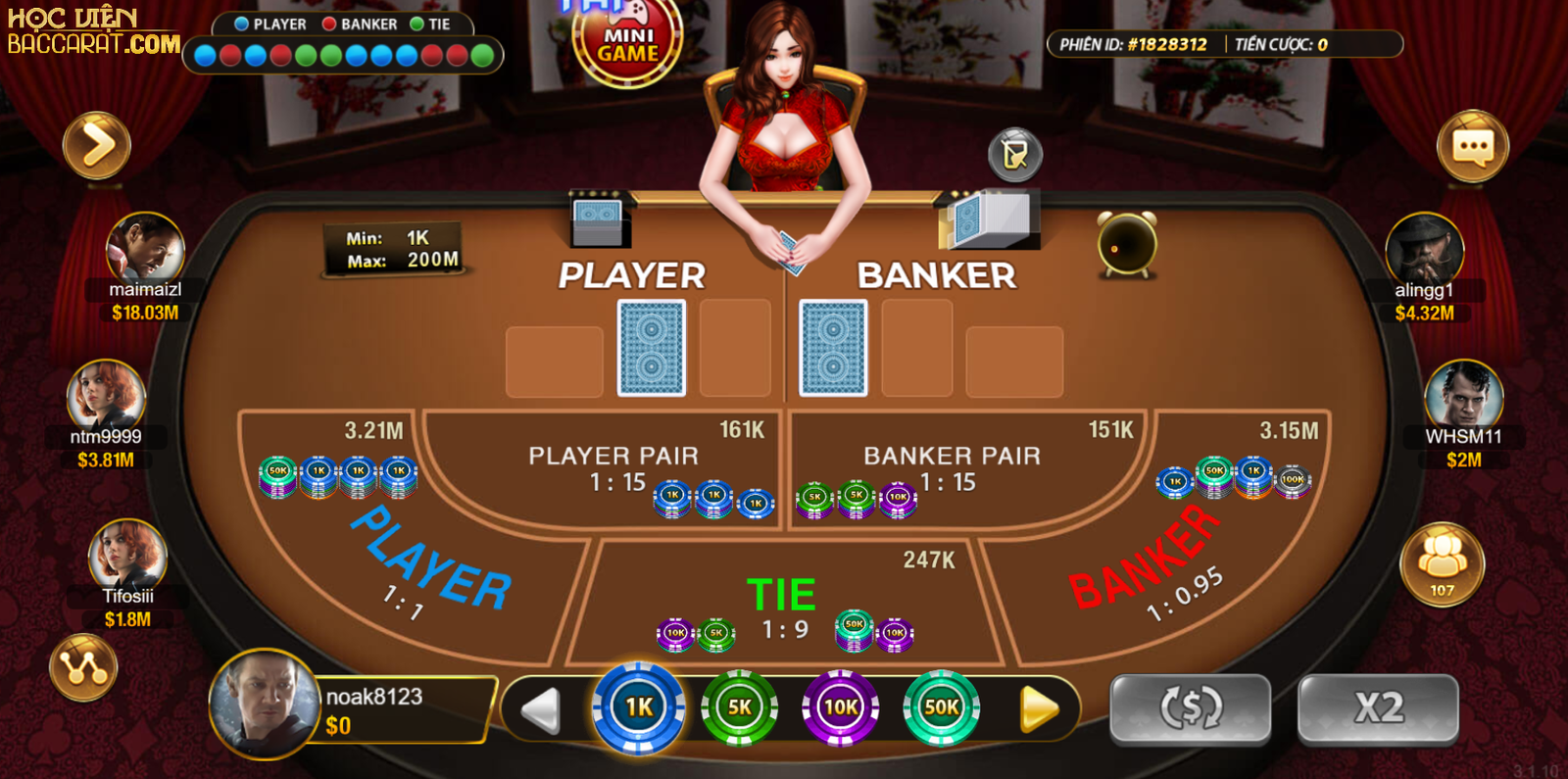Image resolution: width=1568 pixels, height=779 pixels.
Task: Select the clear bets eraser icon
Action: click(x=1015, y=154)
